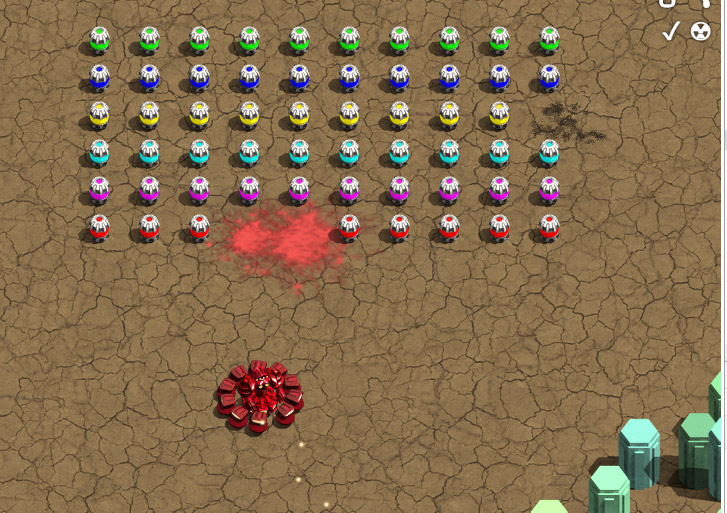Viewport: 727px width, 513px height.
Task: Click the white checkmark icon
Action: click(671, 32)
